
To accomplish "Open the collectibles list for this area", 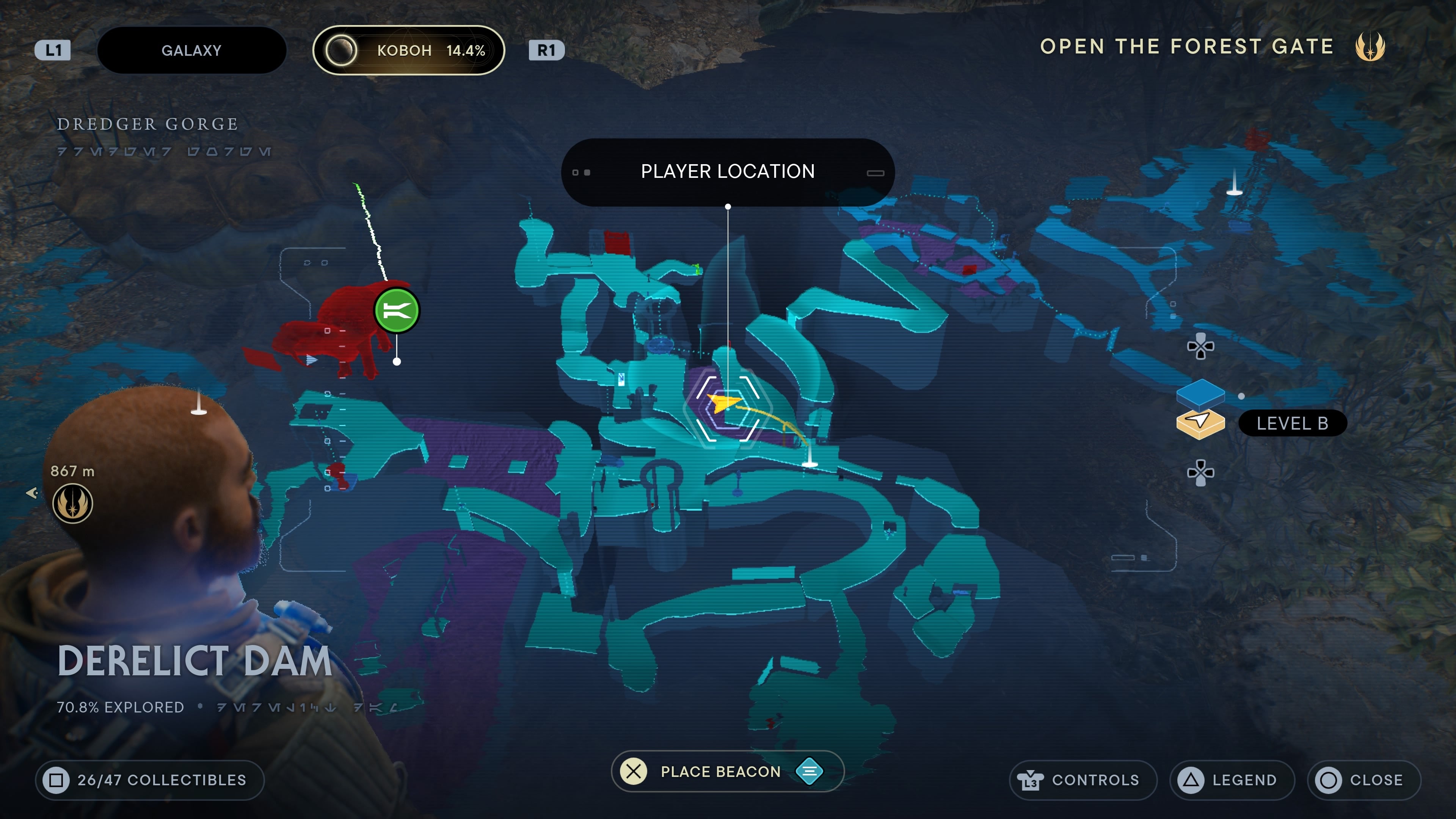I will (x=150, y=780).
